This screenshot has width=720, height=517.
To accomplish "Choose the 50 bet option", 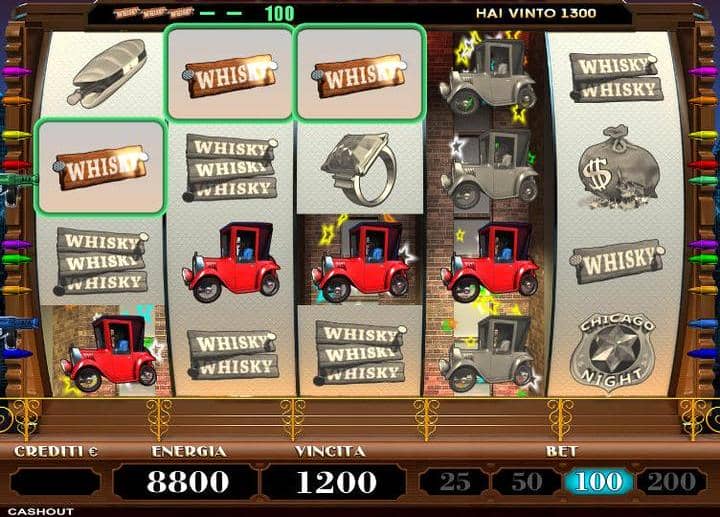I will point(527,482).
